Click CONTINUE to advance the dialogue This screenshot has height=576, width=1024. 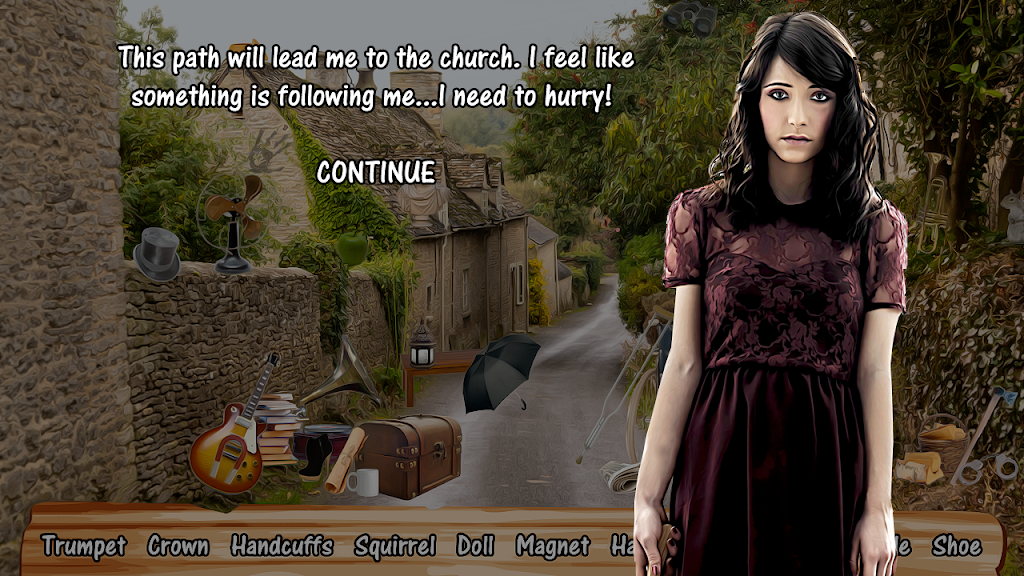coord(376,173)
